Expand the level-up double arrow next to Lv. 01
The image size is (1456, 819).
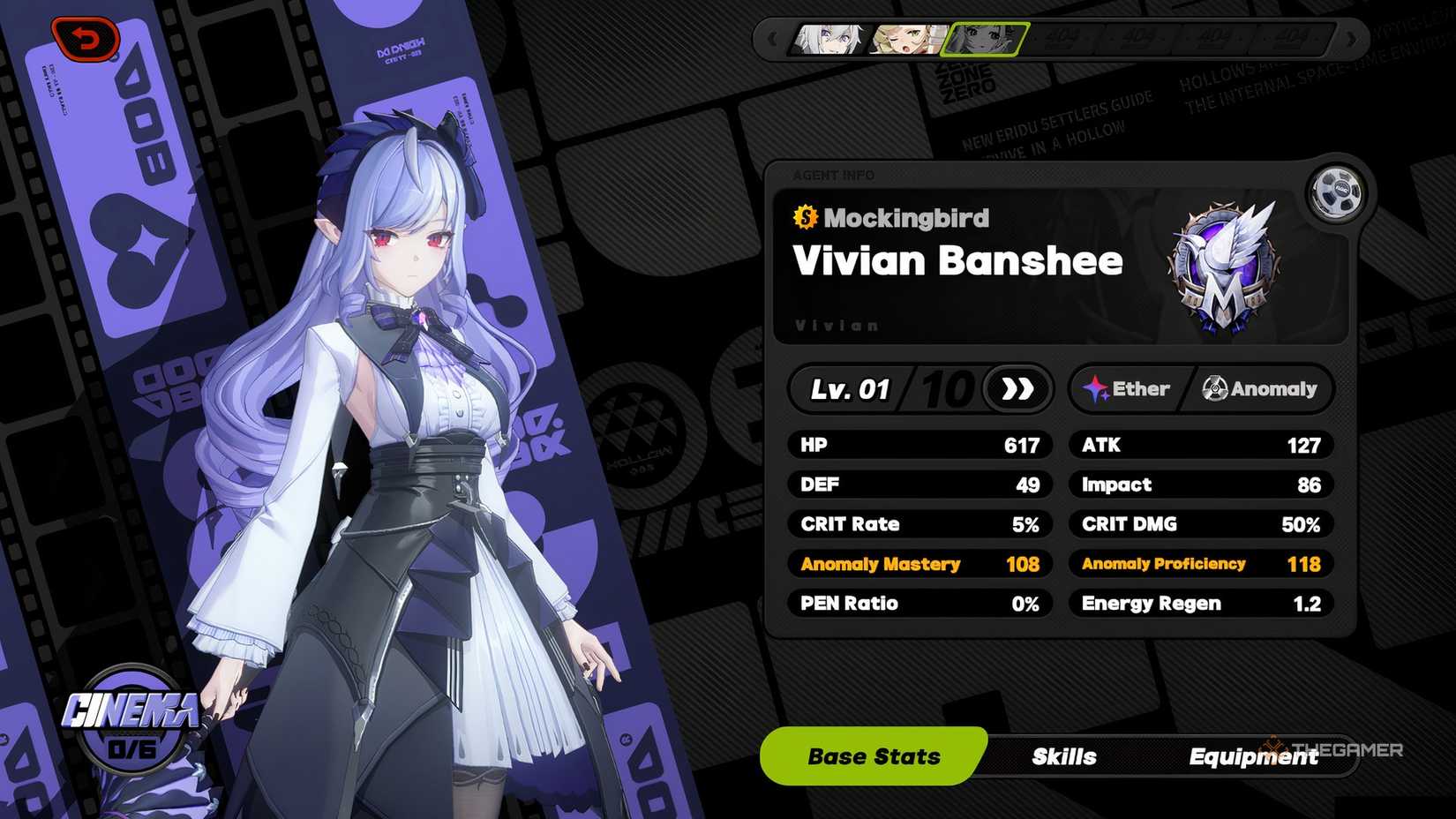[x=1019, y=387]
